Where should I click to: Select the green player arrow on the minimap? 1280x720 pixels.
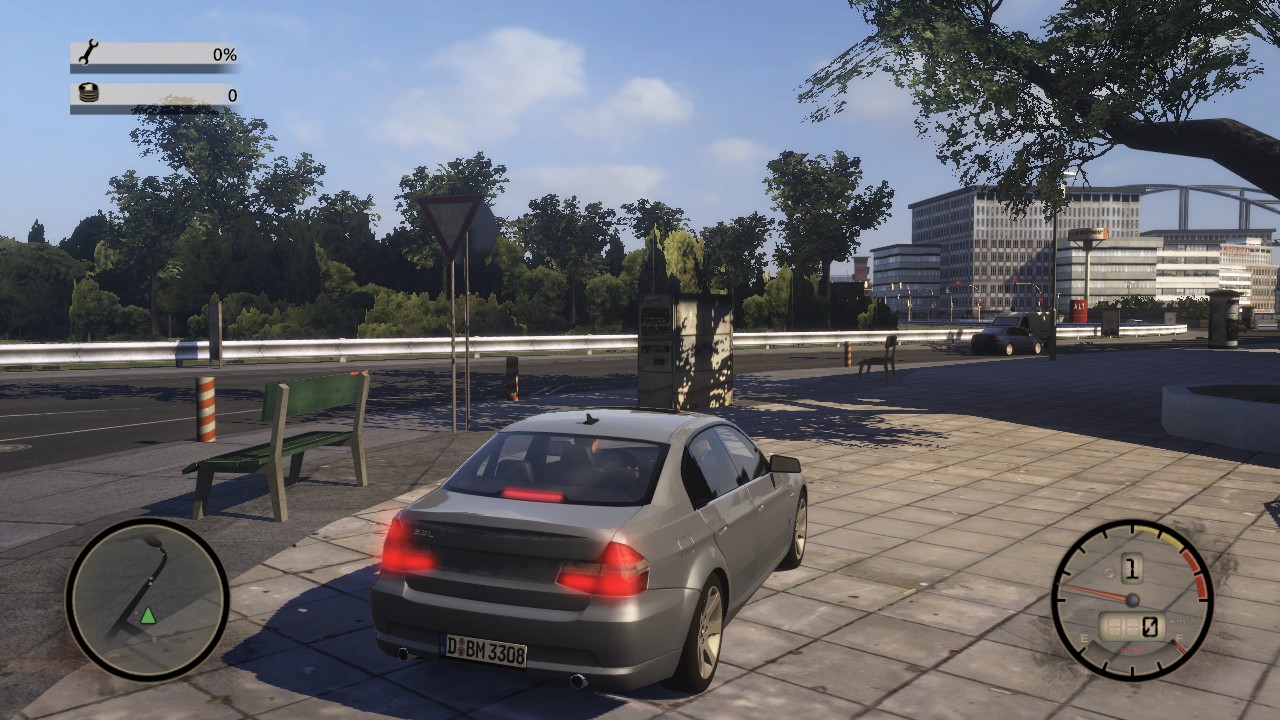click(148, 615)
